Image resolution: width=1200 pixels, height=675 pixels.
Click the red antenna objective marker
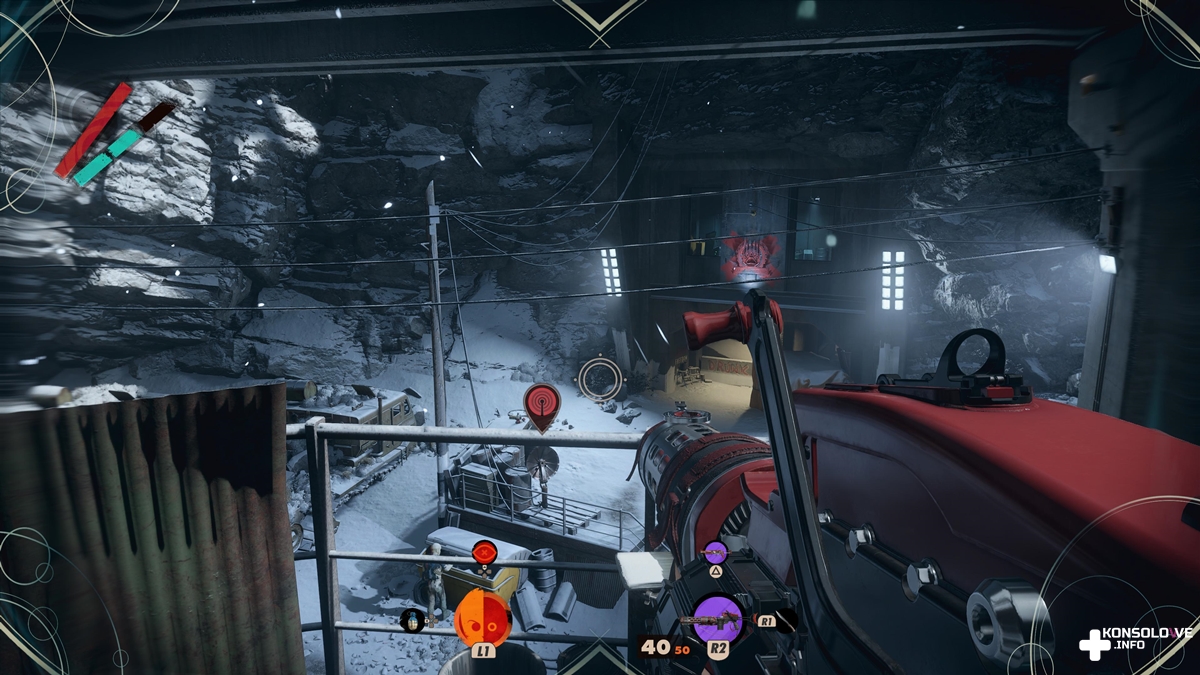[542, 403]
